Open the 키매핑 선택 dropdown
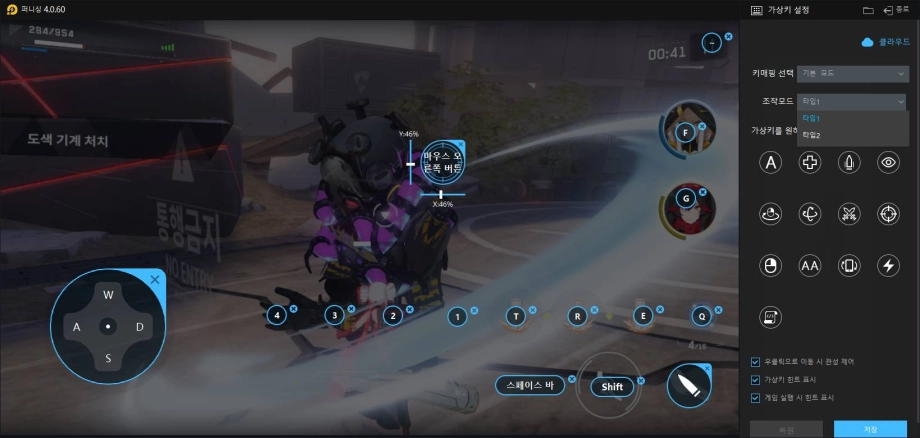The height and width of the screenshot is (438, 920). 853,73
